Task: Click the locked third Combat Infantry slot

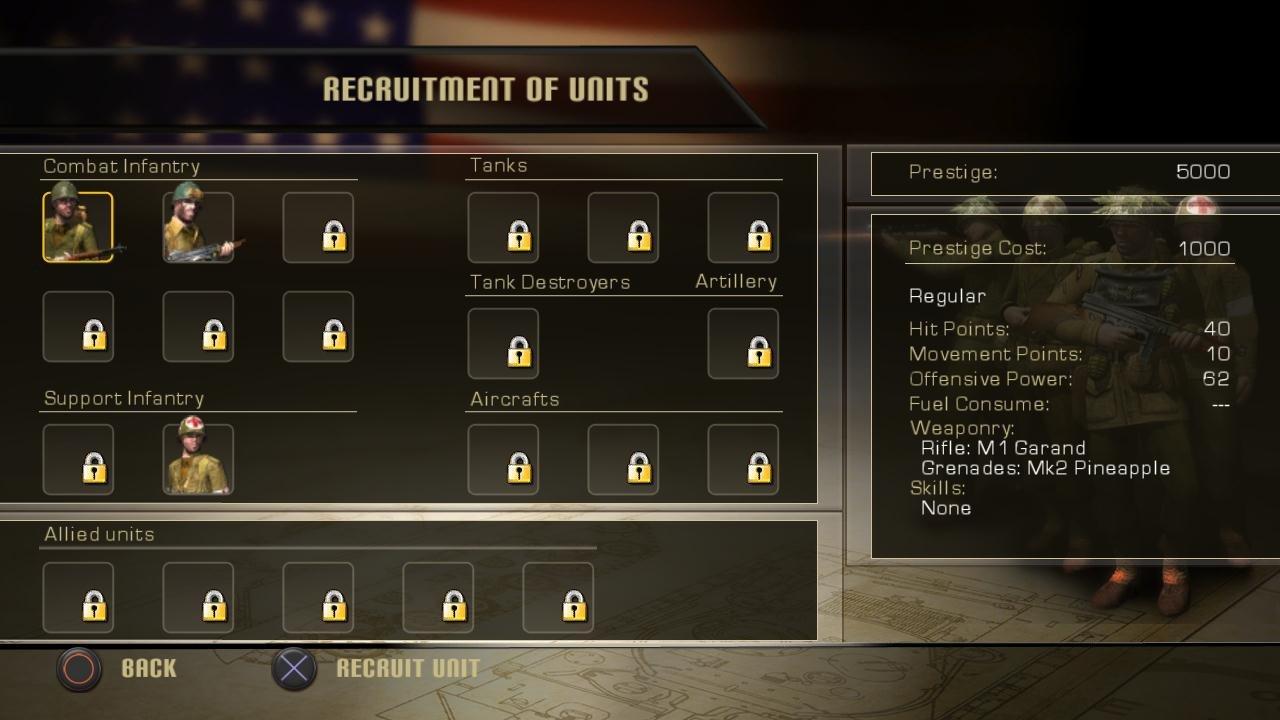Action: click(x=318, y=227)
